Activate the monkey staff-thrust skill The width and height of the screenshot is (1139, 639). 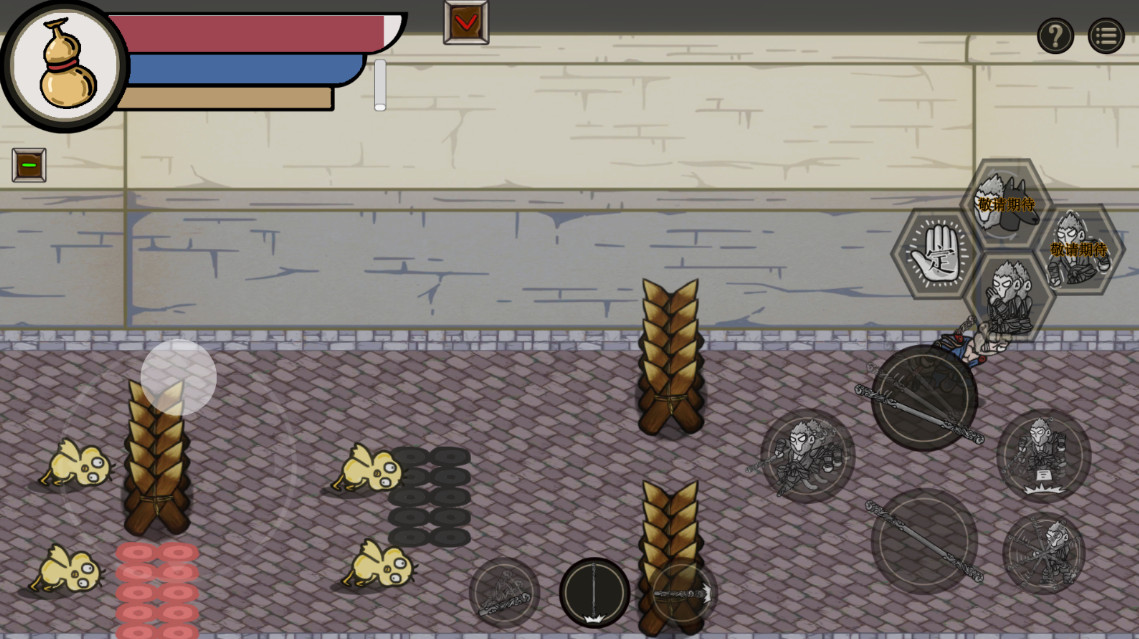coord(807,454)
